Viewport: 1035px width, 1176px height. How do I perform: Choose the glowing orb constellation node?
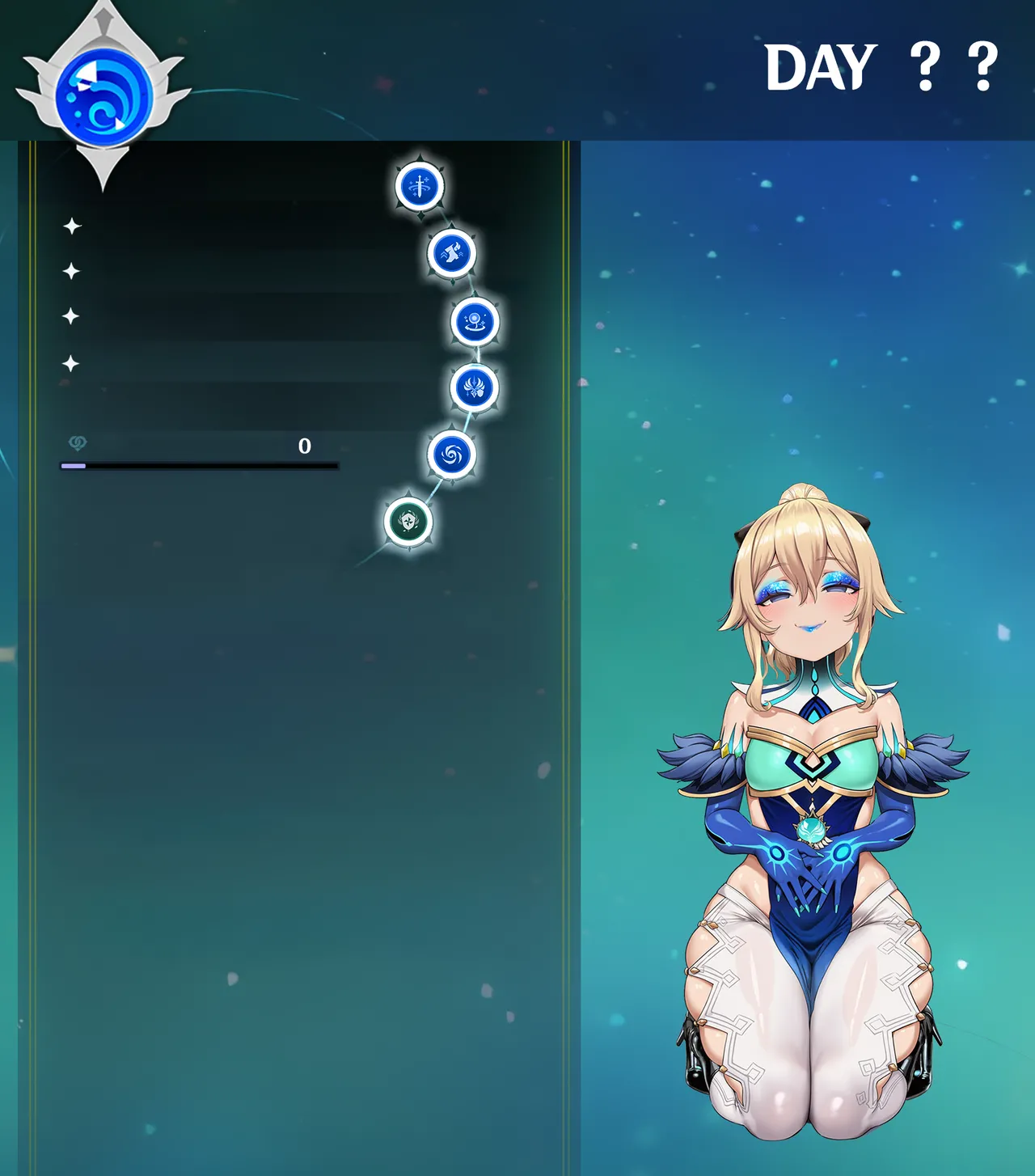coord(474,321)
